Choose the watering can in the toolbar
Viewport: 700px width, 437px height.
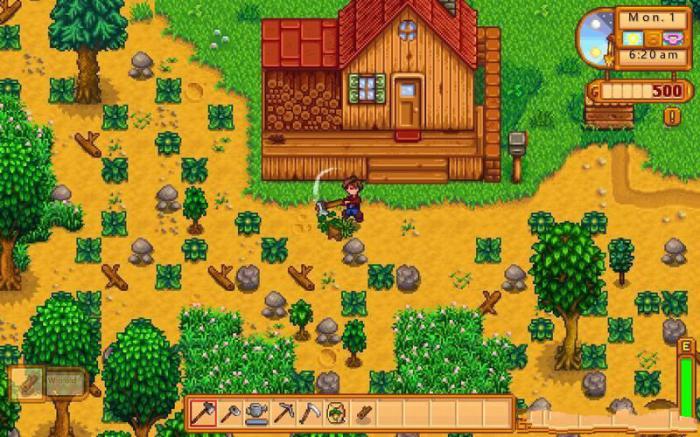(x=257, y=412)
